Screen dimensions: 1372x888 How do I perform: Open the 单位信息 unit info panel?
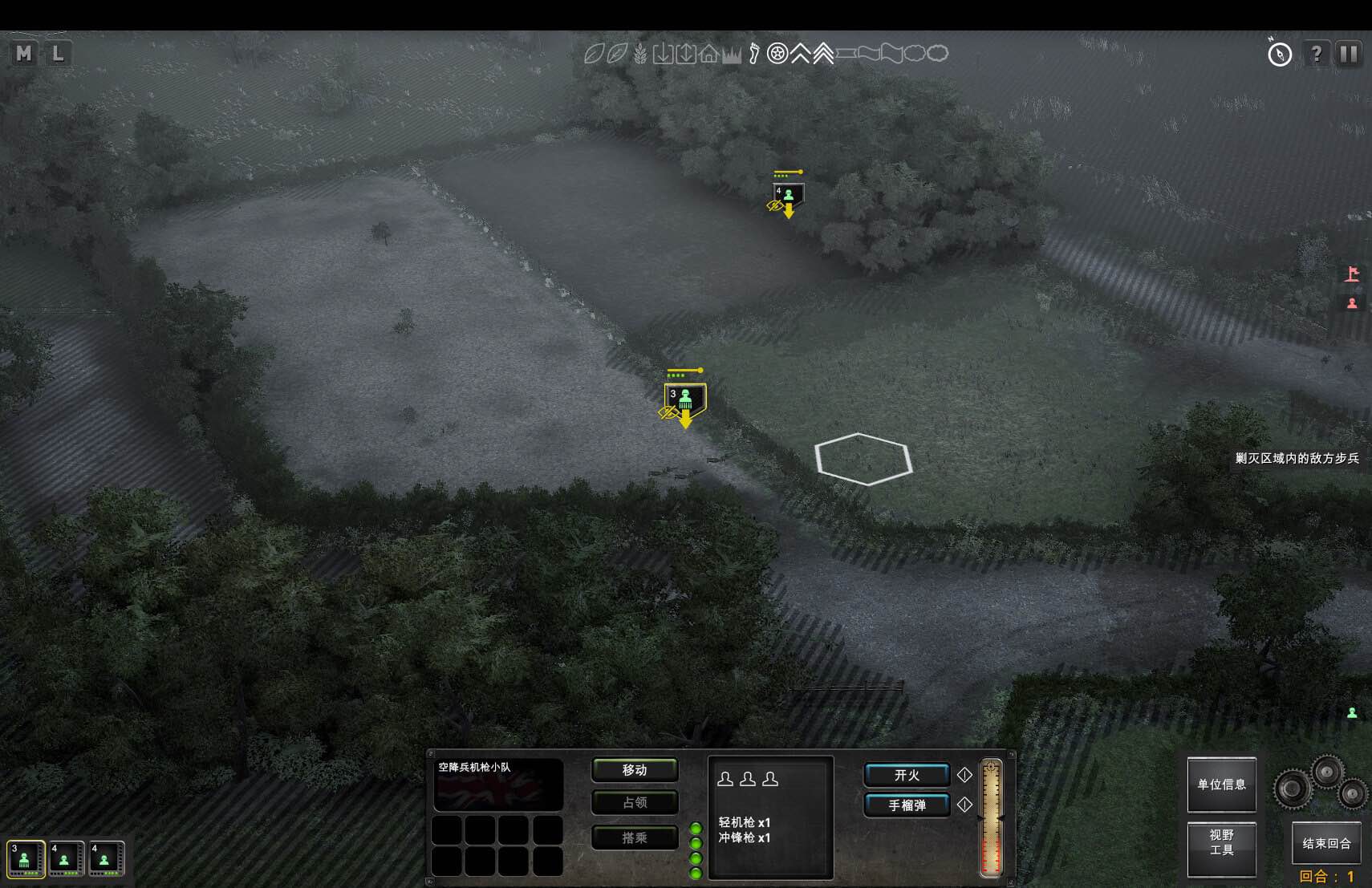click(x=1222, y=785)
